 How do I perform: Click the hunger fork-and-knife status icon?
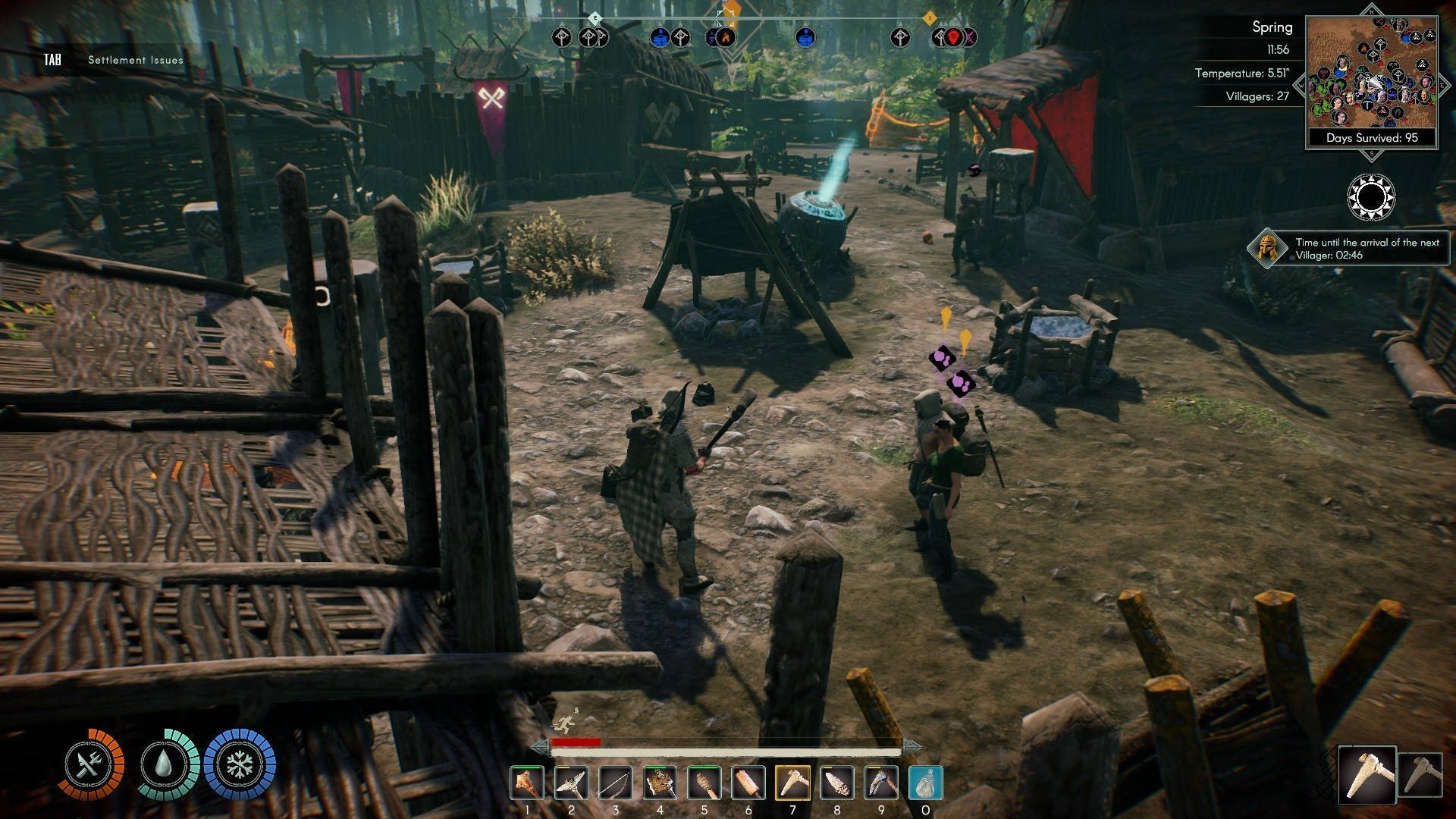click(x=90, y=764)
